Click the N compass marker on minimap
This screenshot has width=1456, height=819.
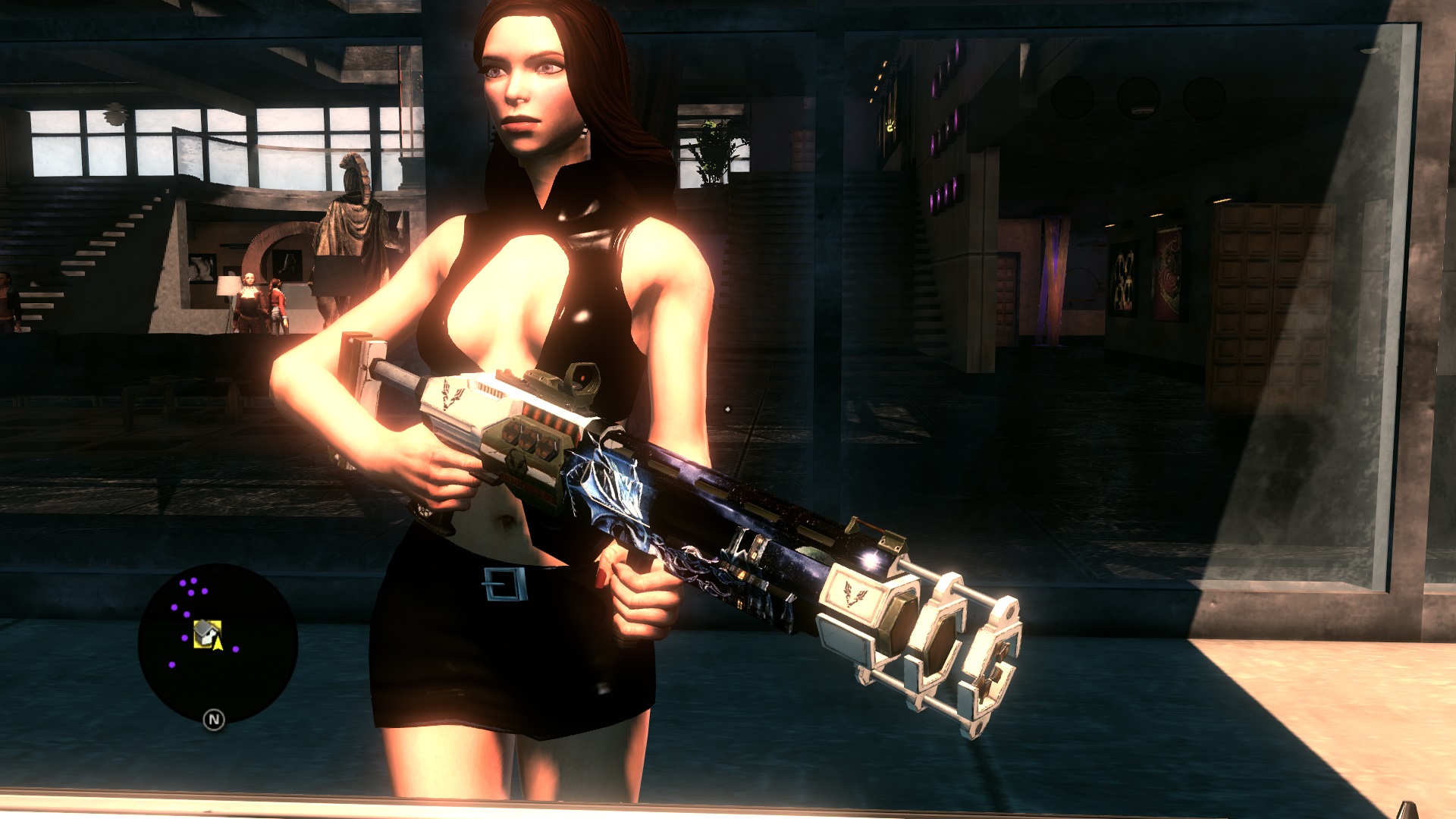(214, 720)
